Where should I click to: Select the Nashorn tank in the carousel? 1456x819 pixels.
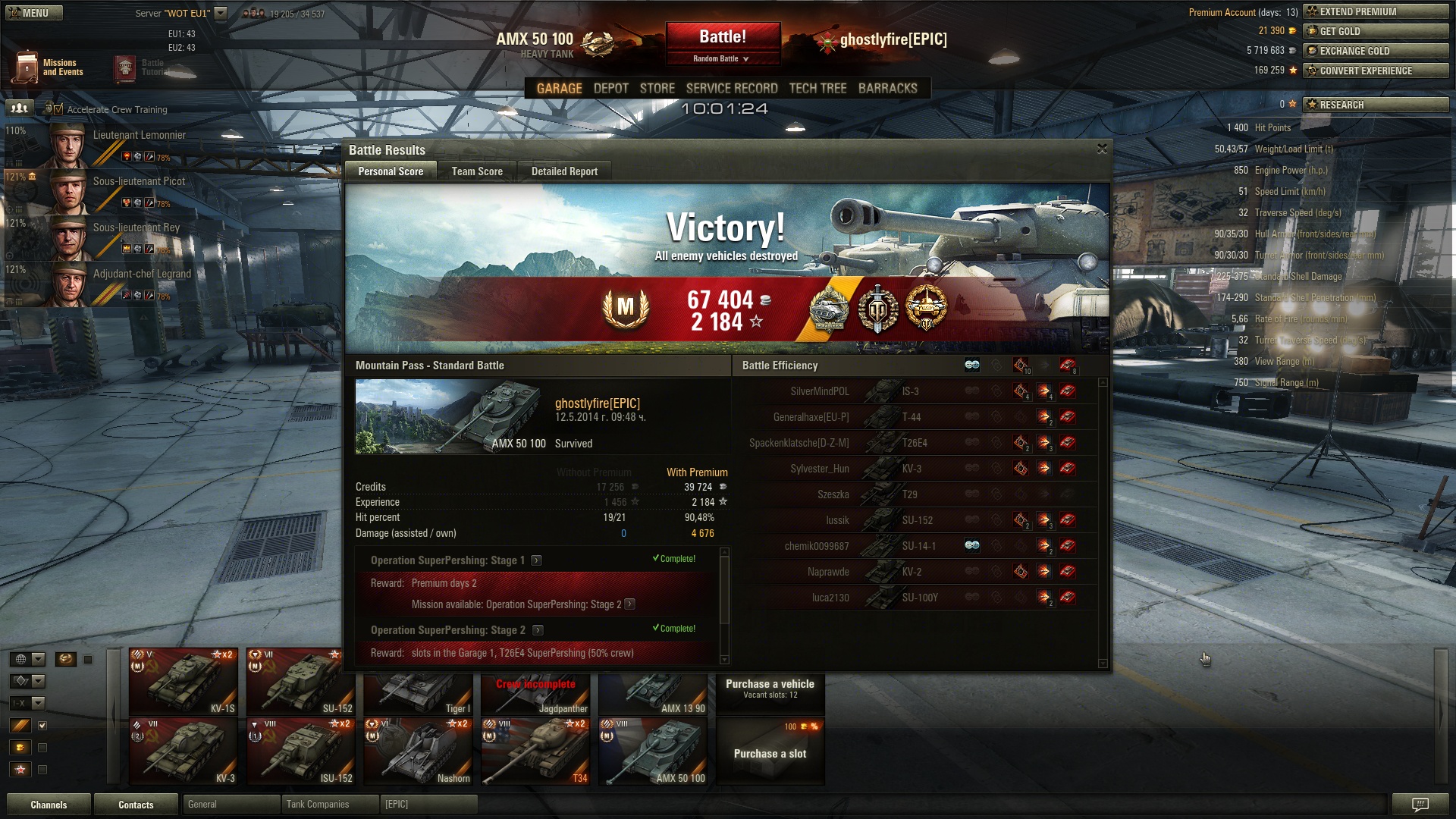click(418, 751)
